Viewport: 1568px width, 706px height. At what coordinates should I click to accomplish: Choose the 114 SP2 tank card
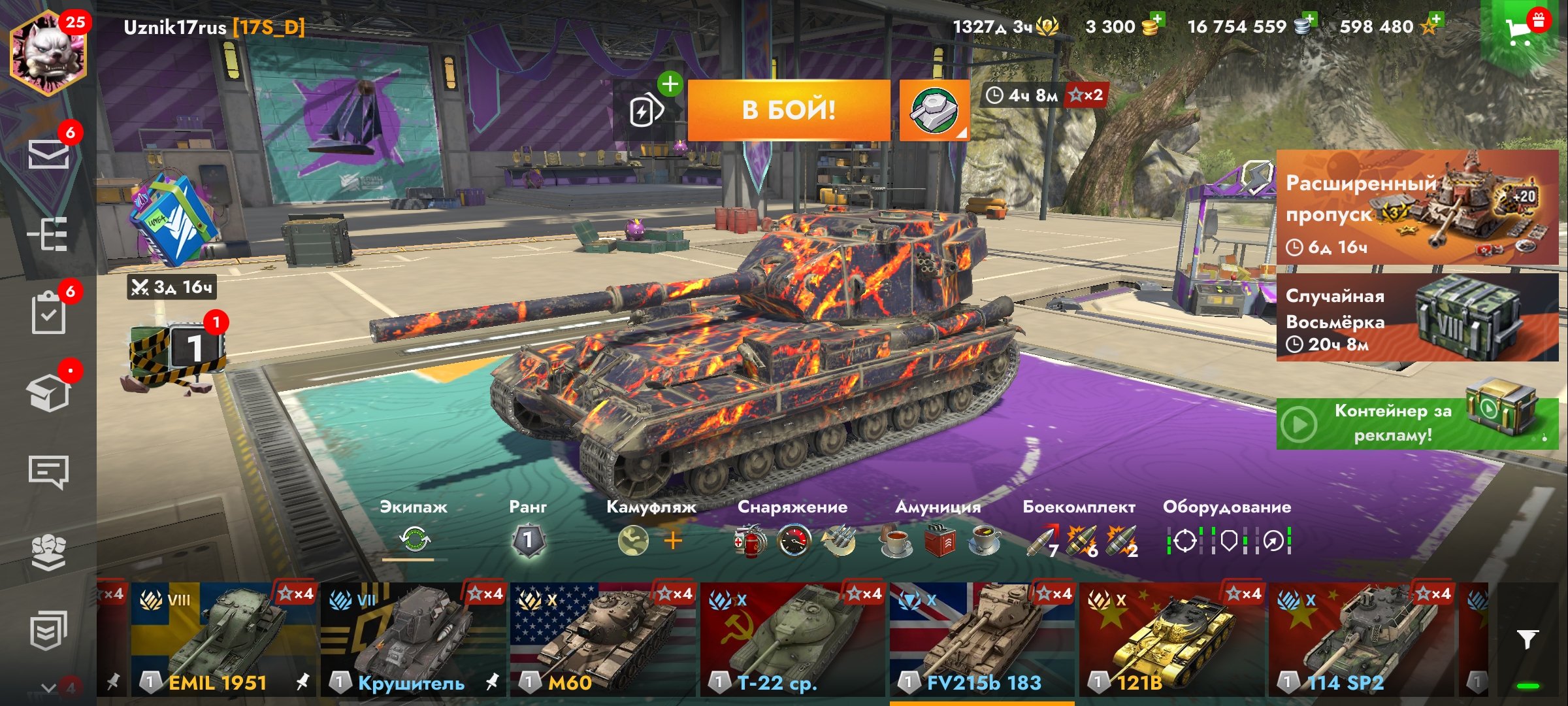[x=1362, y=639]
